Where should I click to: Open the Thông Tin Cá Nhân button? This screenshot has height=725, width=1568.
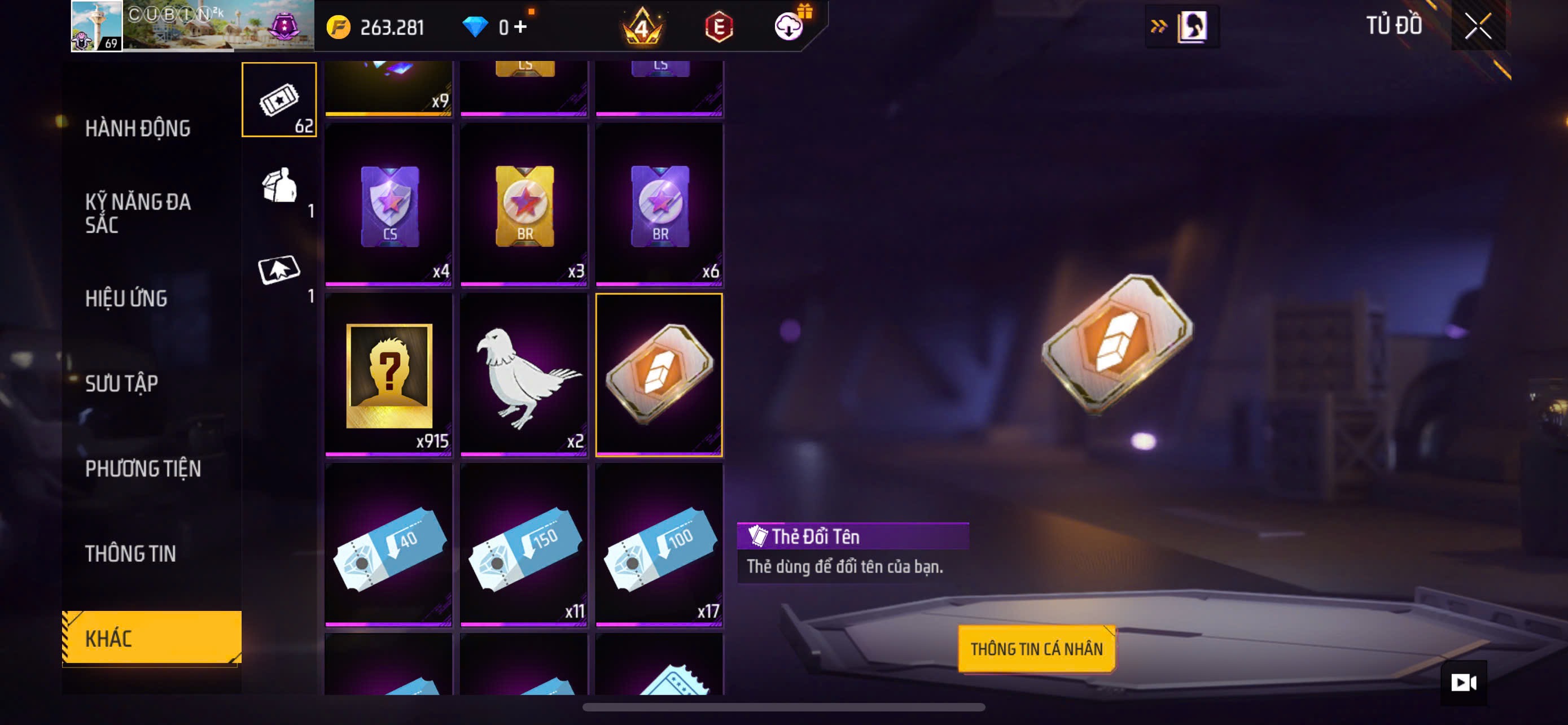1036,649
